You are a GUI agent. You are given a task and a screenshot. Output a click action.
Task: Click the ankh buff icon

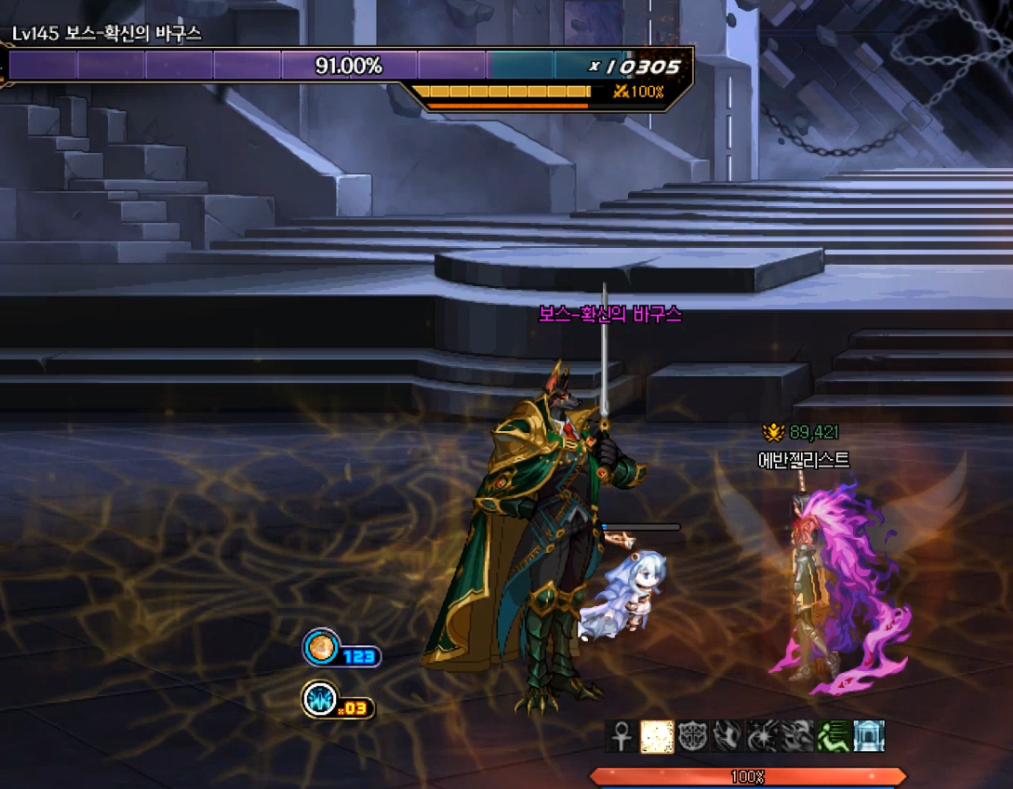[620, 736]
